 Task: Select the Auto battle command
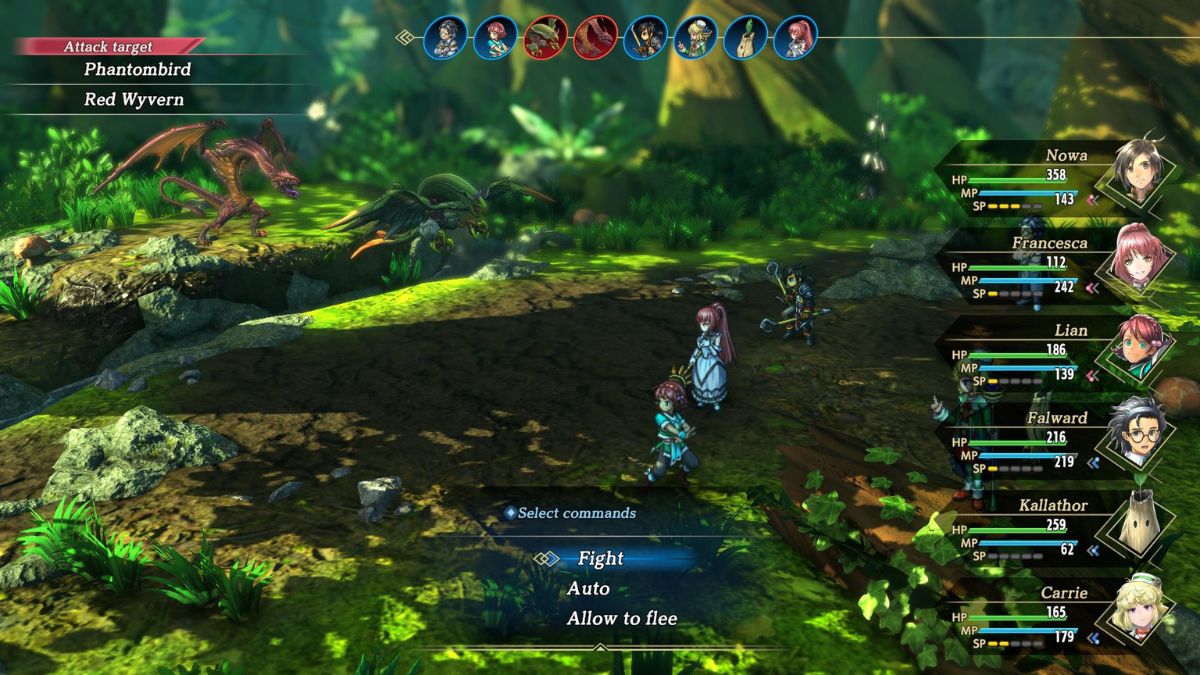pyautogui.click(x=588, y=588)
